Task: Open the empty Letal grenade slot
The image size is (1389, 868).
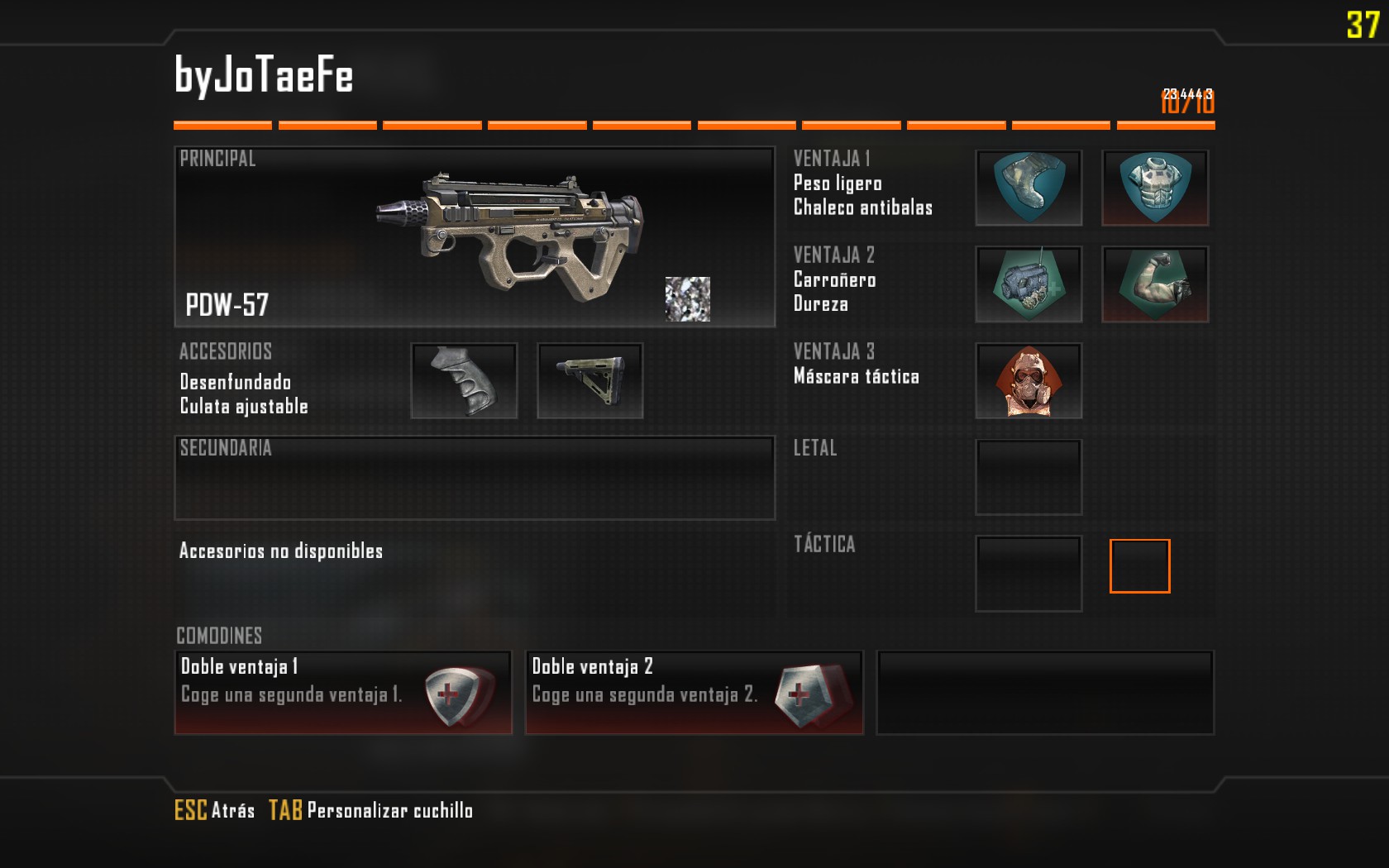Action: [x=1029, y=478]
